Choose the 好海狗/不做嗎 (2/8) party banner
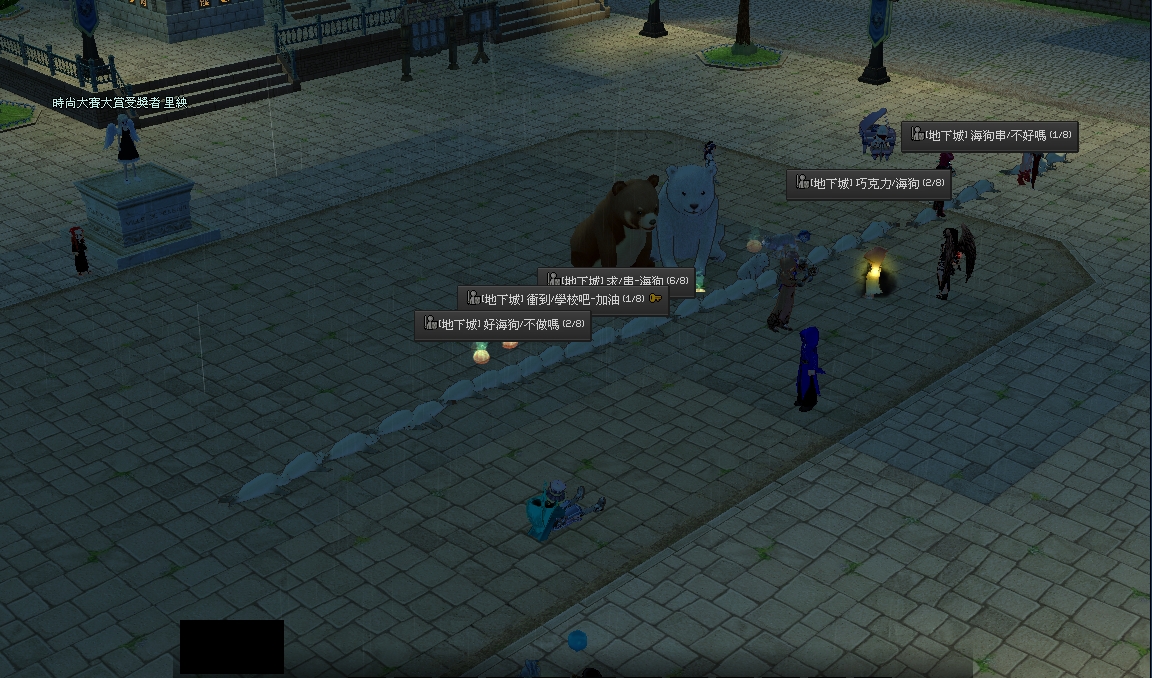The height and width of the screenshot is (678, 1152). pyautogui.click(x=503, y=325)
